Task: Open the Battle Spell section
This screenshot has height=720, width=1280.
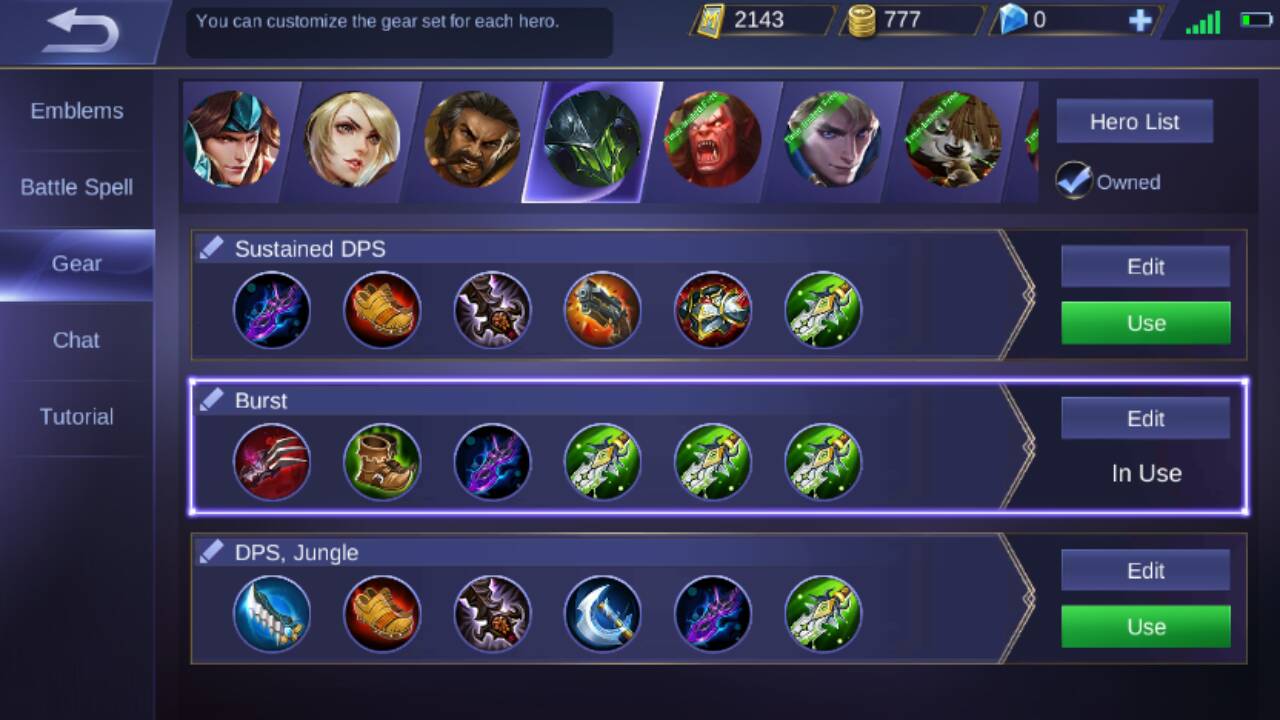Action: click(77, 187)
